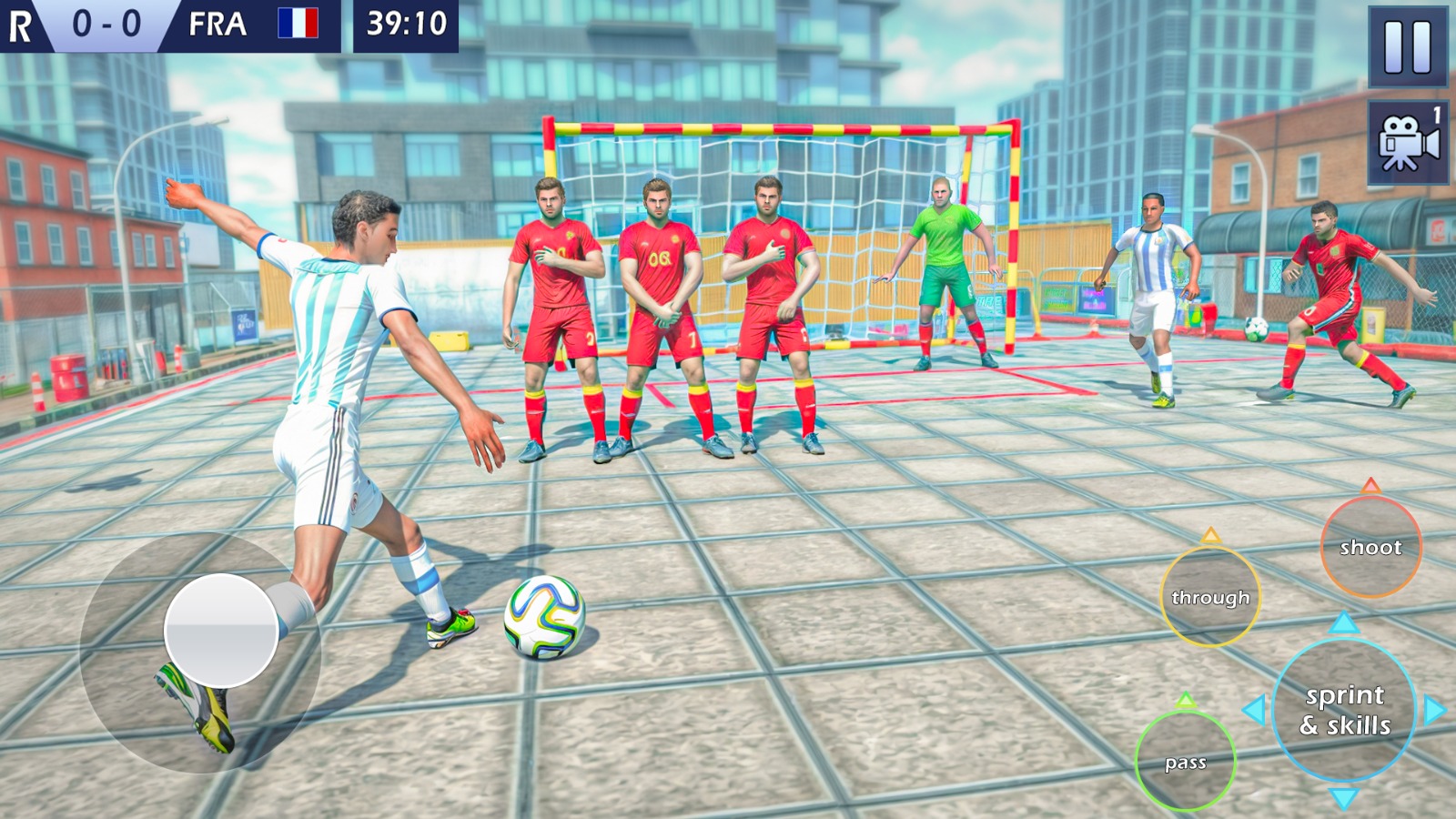Tap the 39:10 match timer display
This screenshot has width=1456, height=819.
pyautogui.click(x=407, y=25)
